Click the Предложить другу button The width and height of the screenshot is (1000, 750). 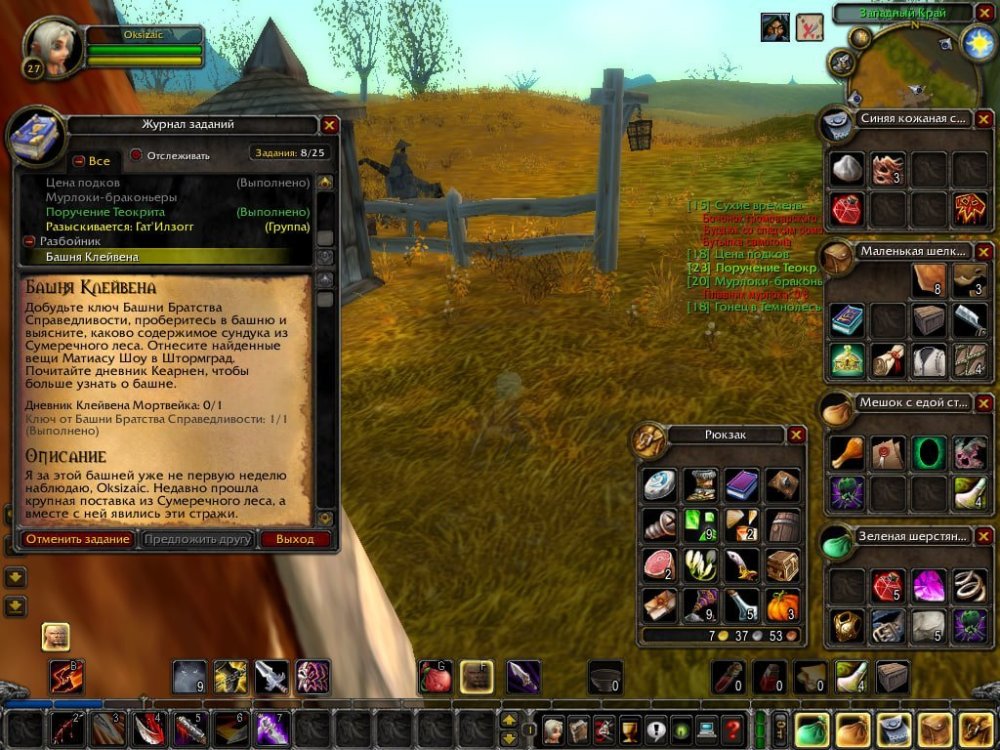198,539
